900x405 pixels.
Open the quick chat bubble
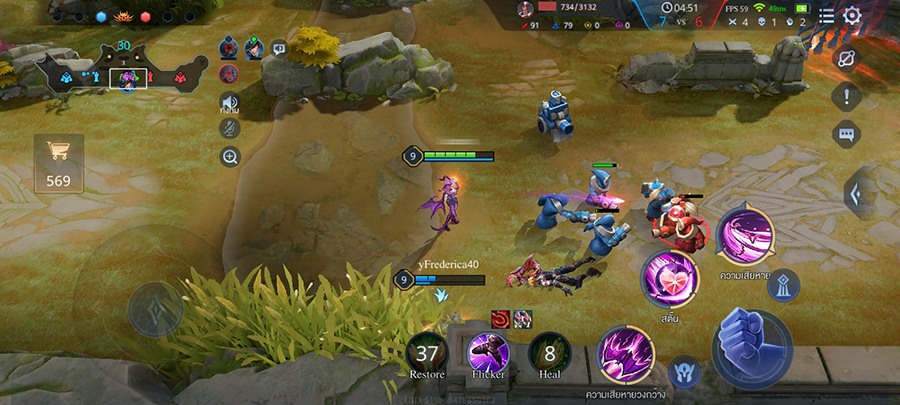click(846, 133)
